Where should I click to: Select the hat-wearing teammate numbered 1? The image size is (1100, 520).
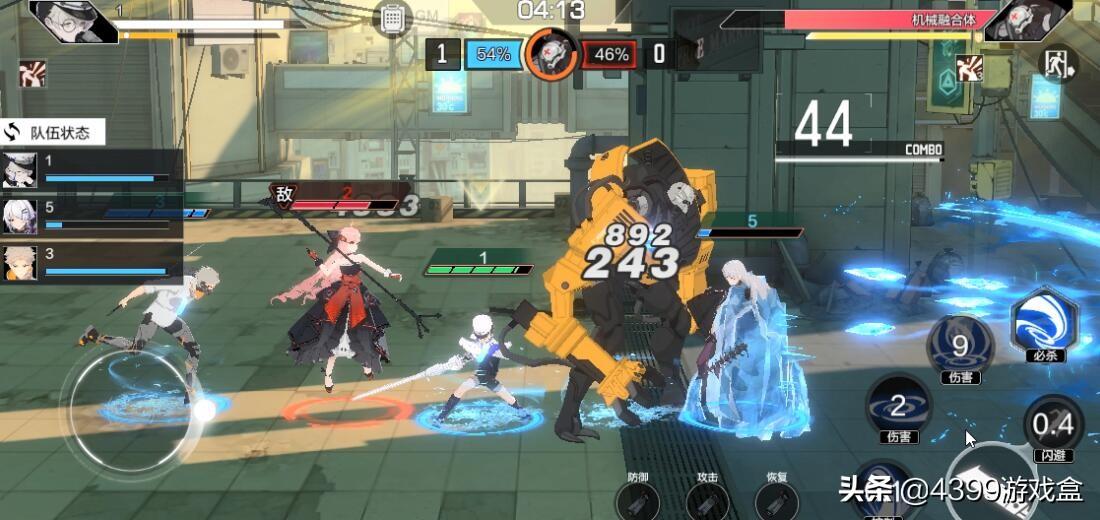(20, 170)
